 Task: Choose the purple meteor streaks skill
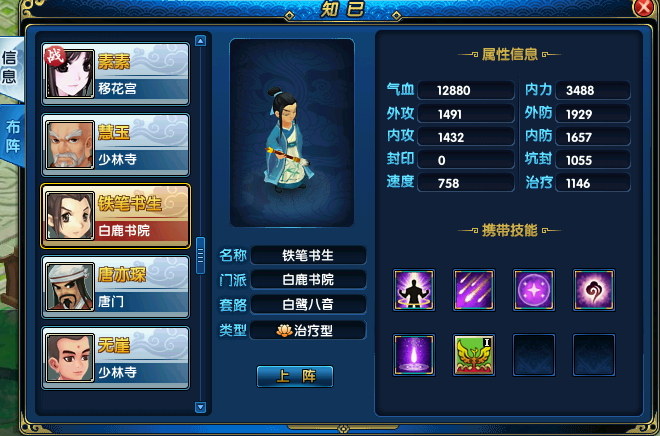click(473, 290)
